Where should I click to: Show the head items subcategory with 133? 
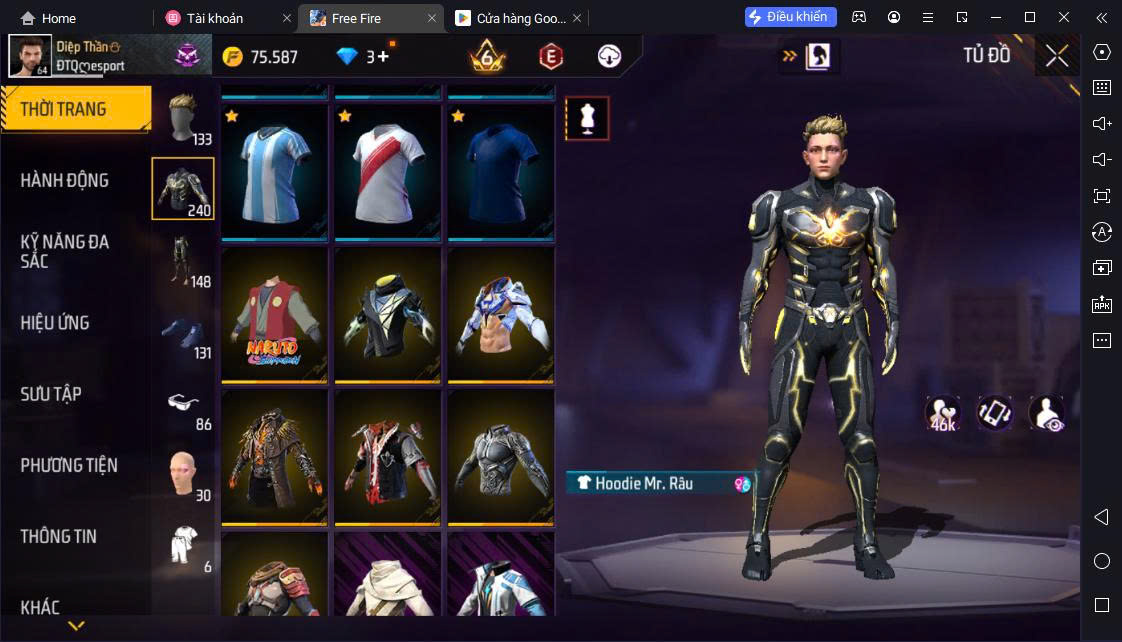pos(183,119)
